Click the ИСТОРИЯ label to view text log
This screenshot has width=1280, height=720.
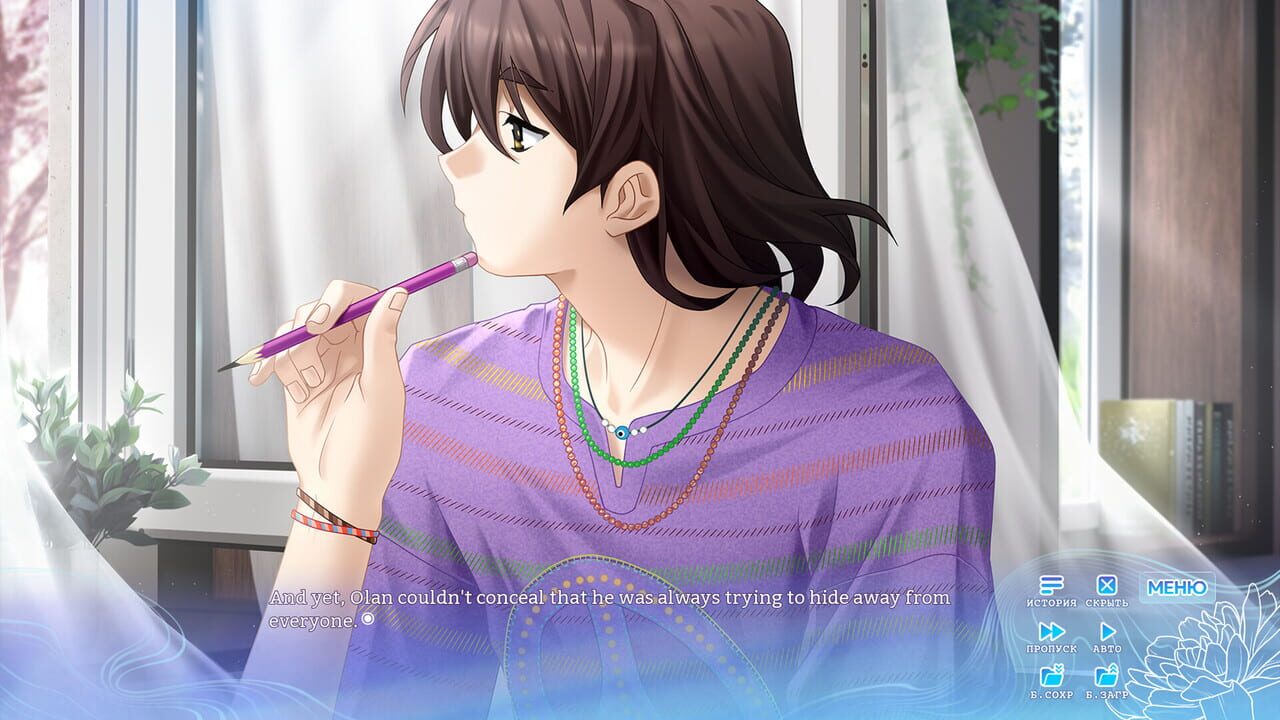pyautogui.click(x=1051, y=602)
